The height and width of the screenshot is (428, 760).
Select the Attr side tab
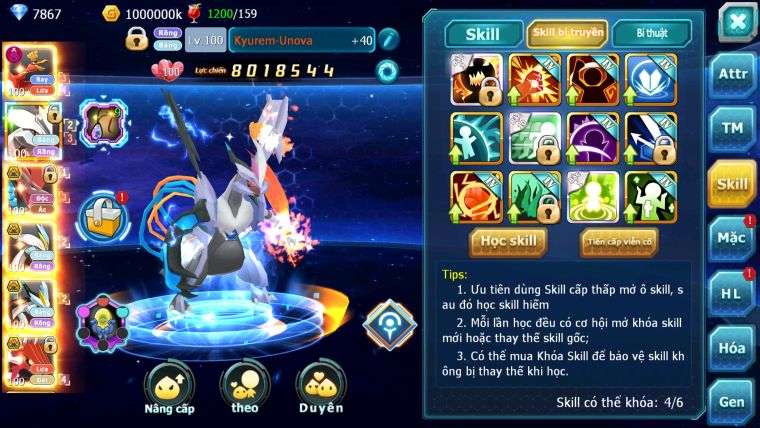pyautogui.click(x=732, y=75)
